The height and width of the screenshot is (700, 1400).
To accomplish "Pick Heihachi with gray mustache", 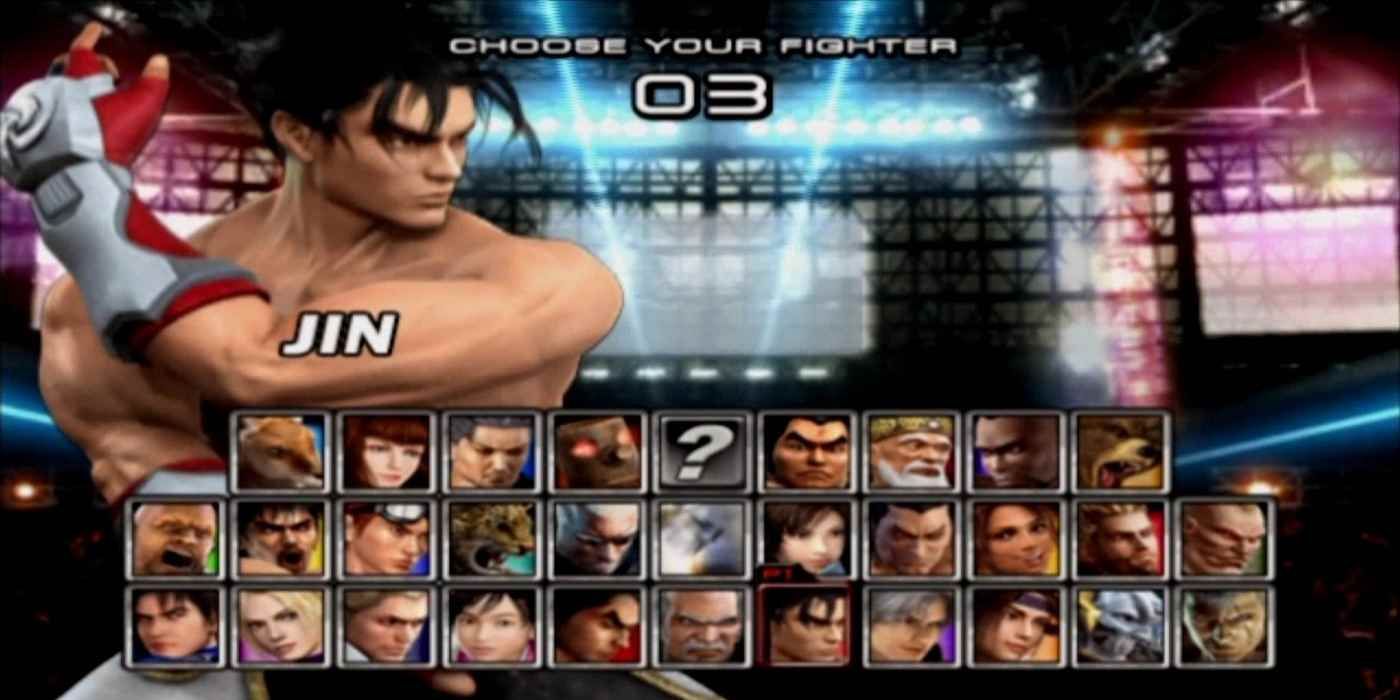I will [x=701, y=626].
